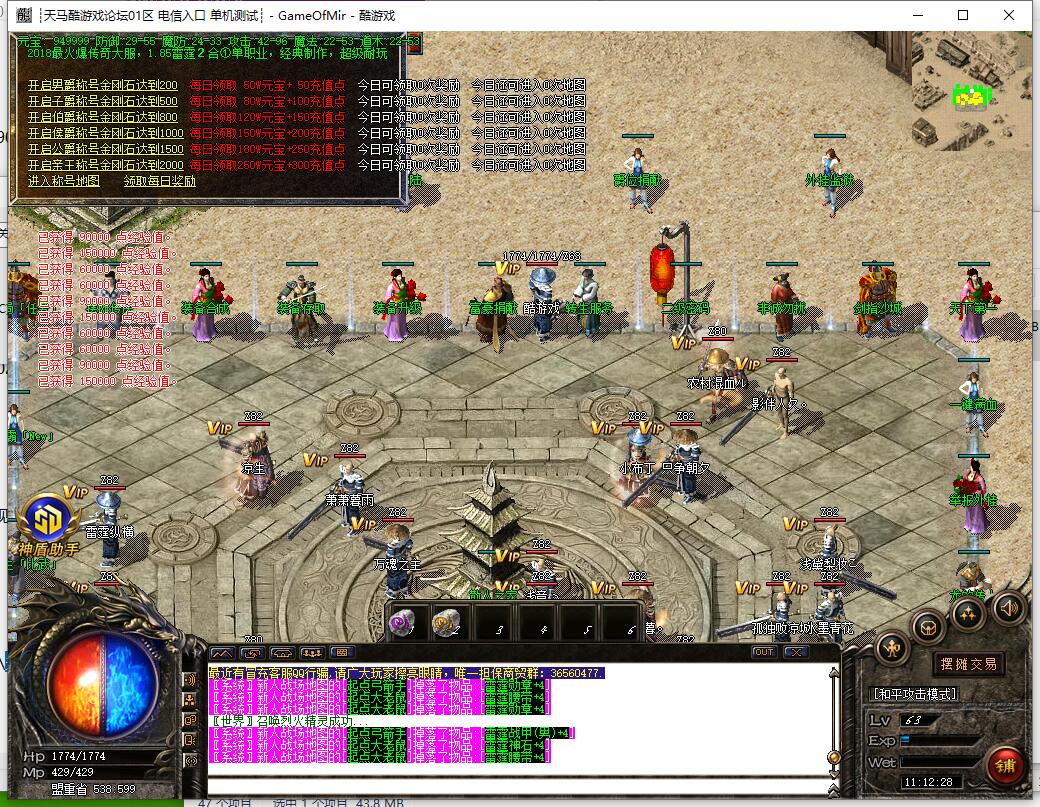Toggle the sound speaker icon
The width and height of the screenshot is (1040, 807).
(1007, 606)
